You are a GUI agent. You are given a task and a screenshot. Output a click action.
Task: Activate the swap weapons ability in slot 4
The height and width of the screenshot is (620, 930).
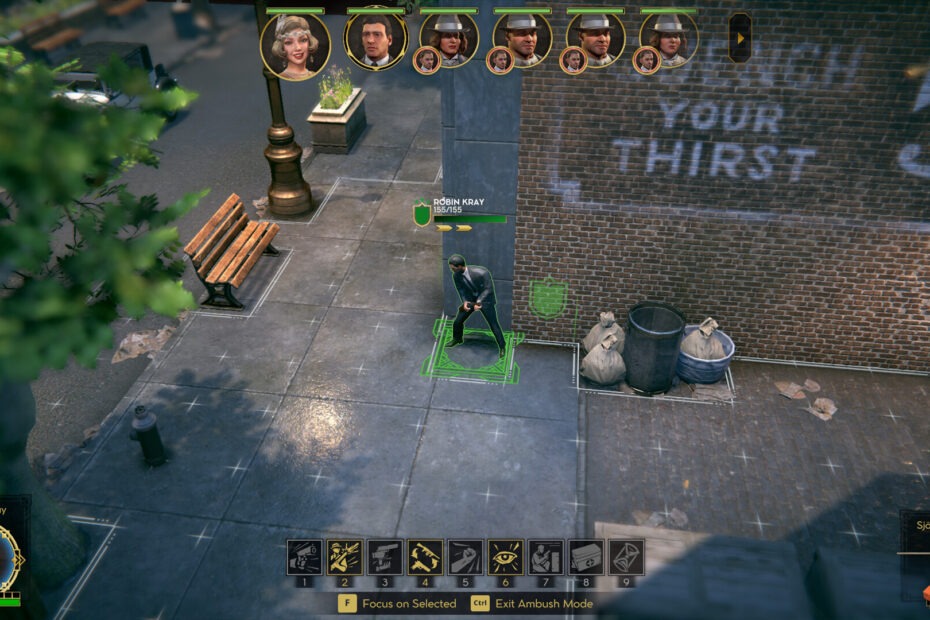(425, 557)
